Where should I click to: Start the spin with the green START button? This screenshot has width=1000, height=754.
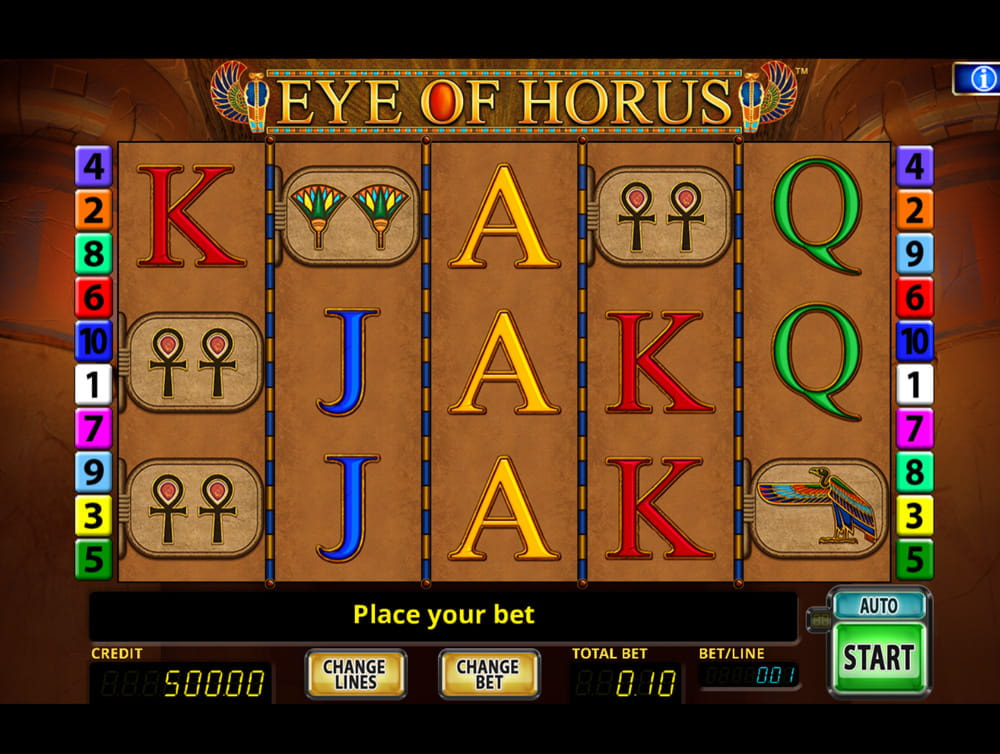[x=878, y=657]
